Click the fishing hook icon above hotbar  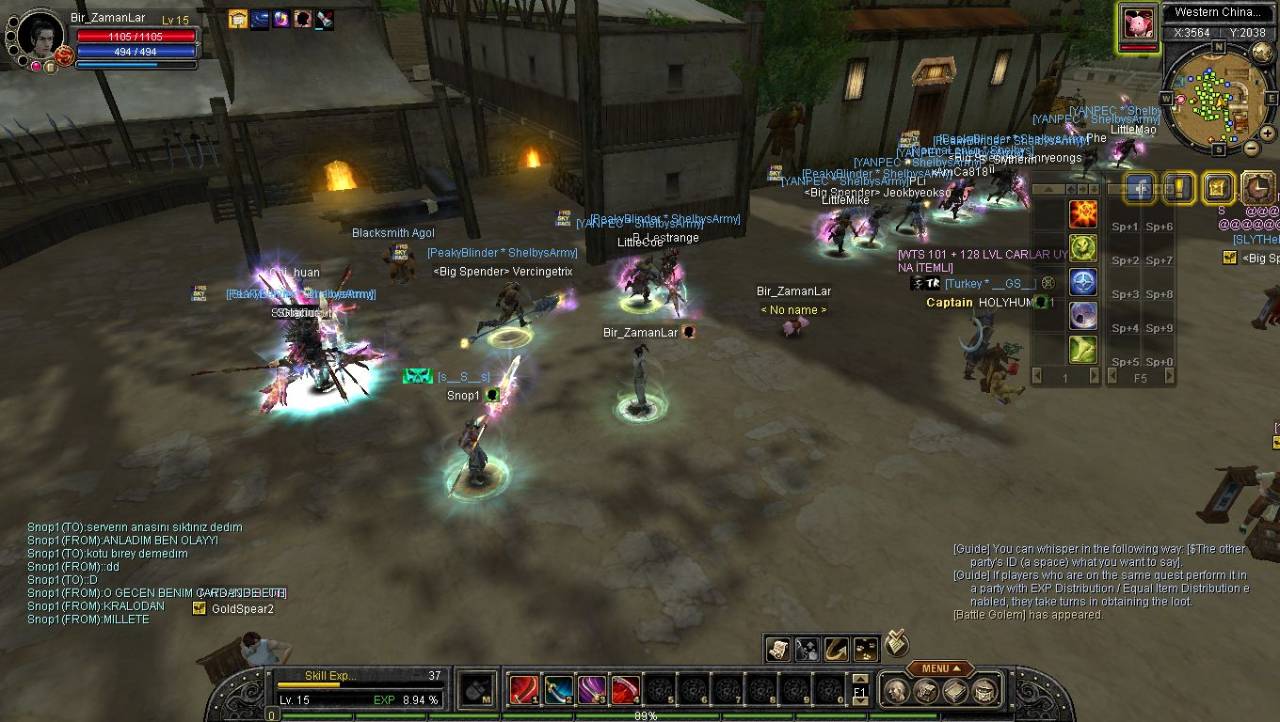pyautogui.click(x=836, y=649)
